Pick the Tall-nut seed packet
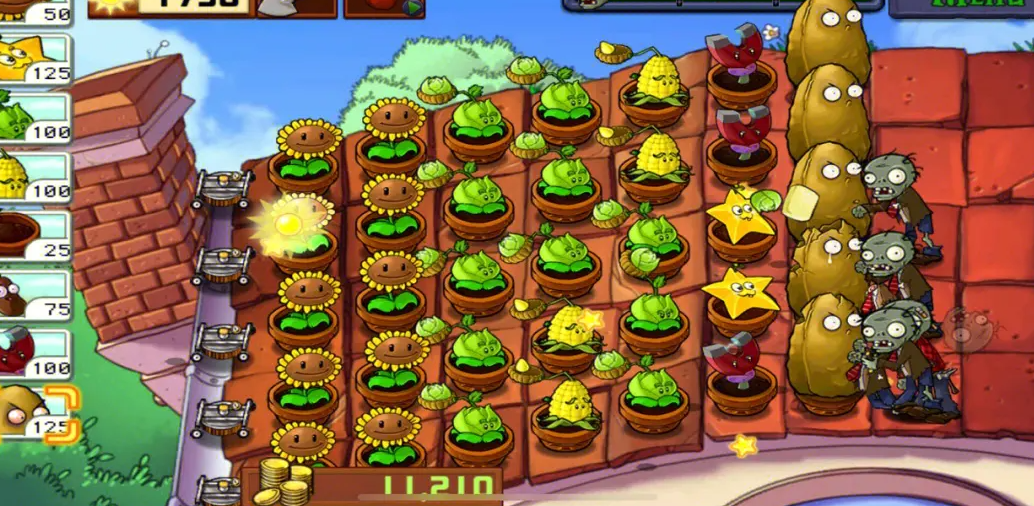1034x506 pixels. pos(36,412)
